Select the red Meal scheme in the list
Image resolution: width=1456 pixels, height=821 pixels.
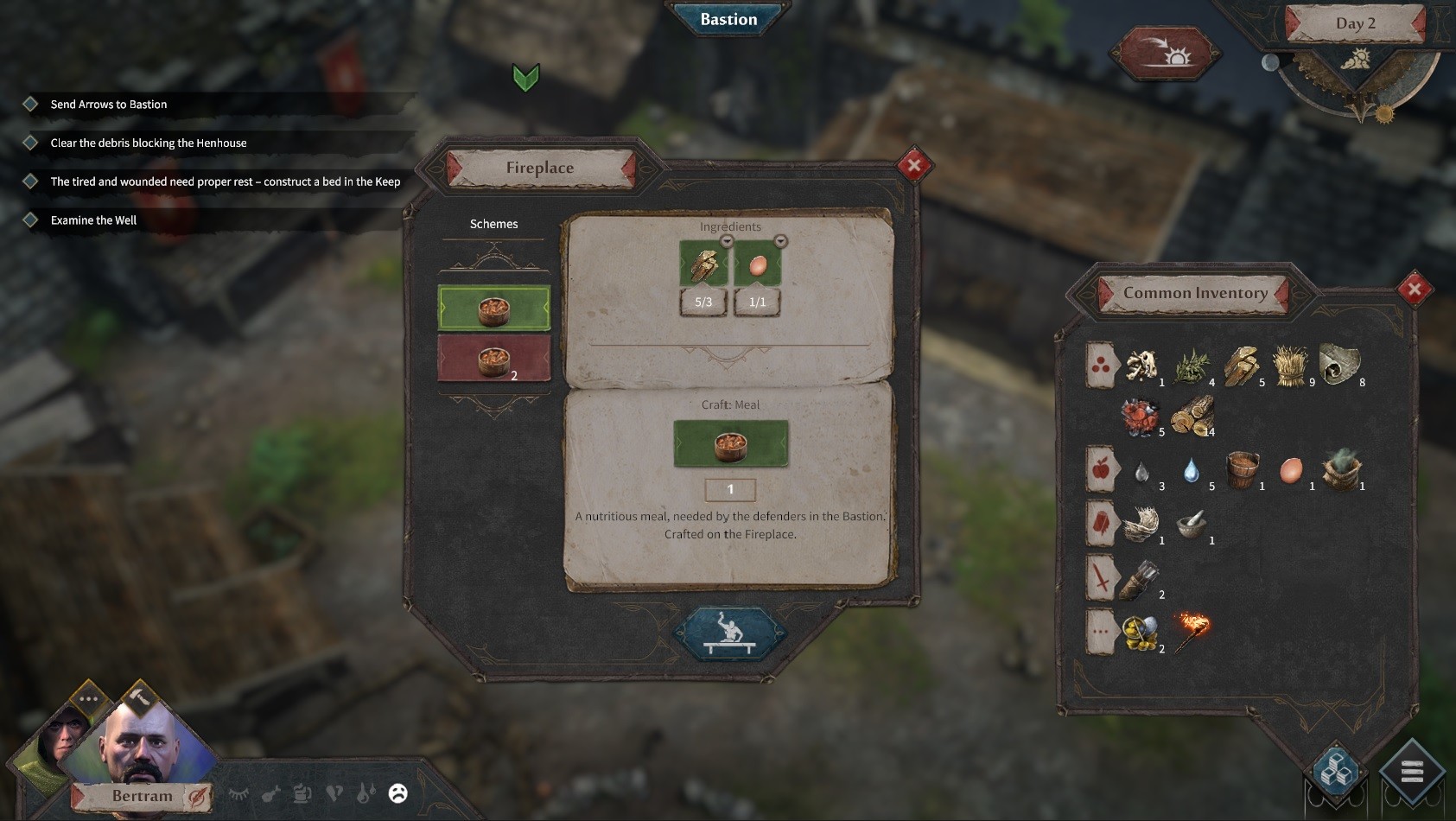coord(493,359)
